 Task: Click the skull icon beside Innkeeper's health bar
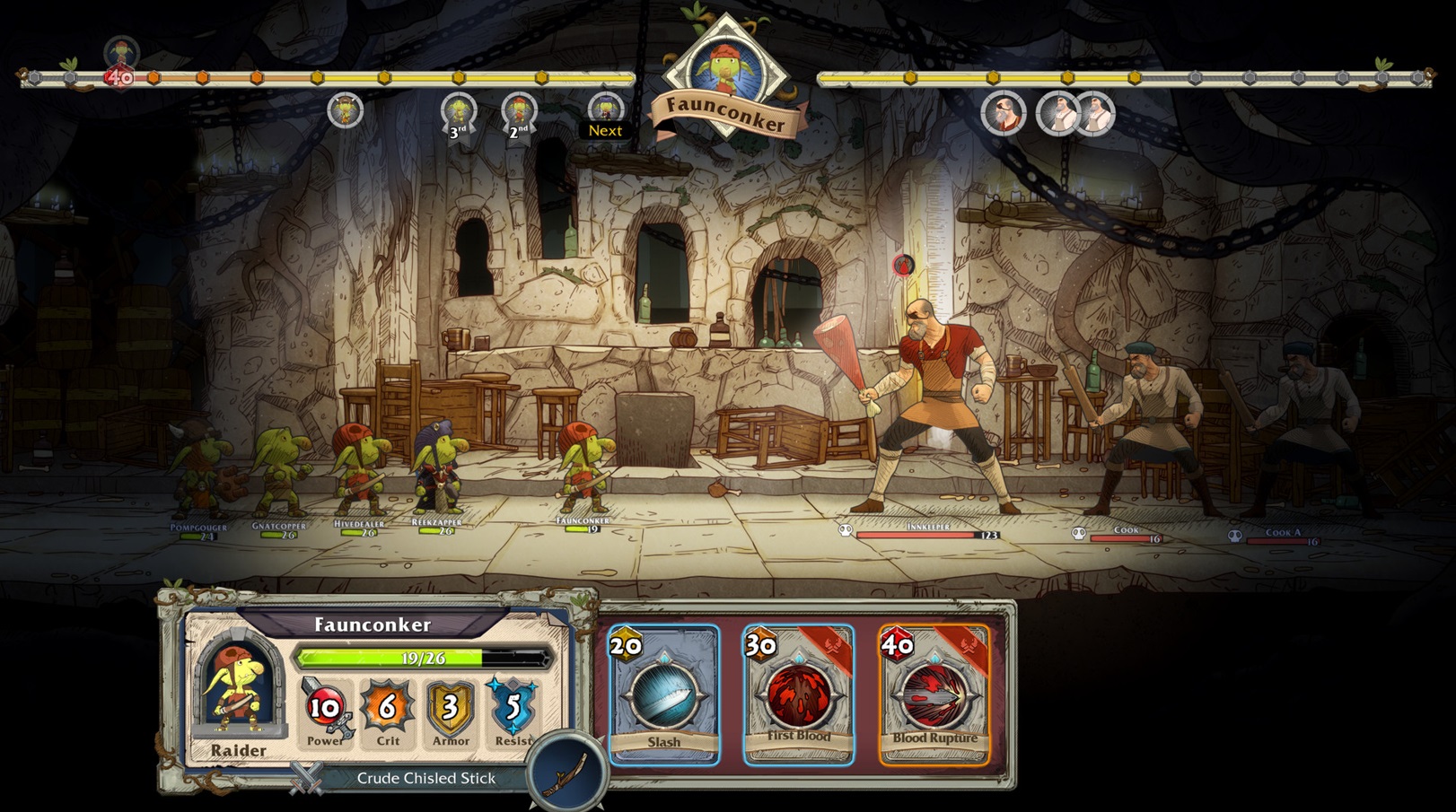845,530
